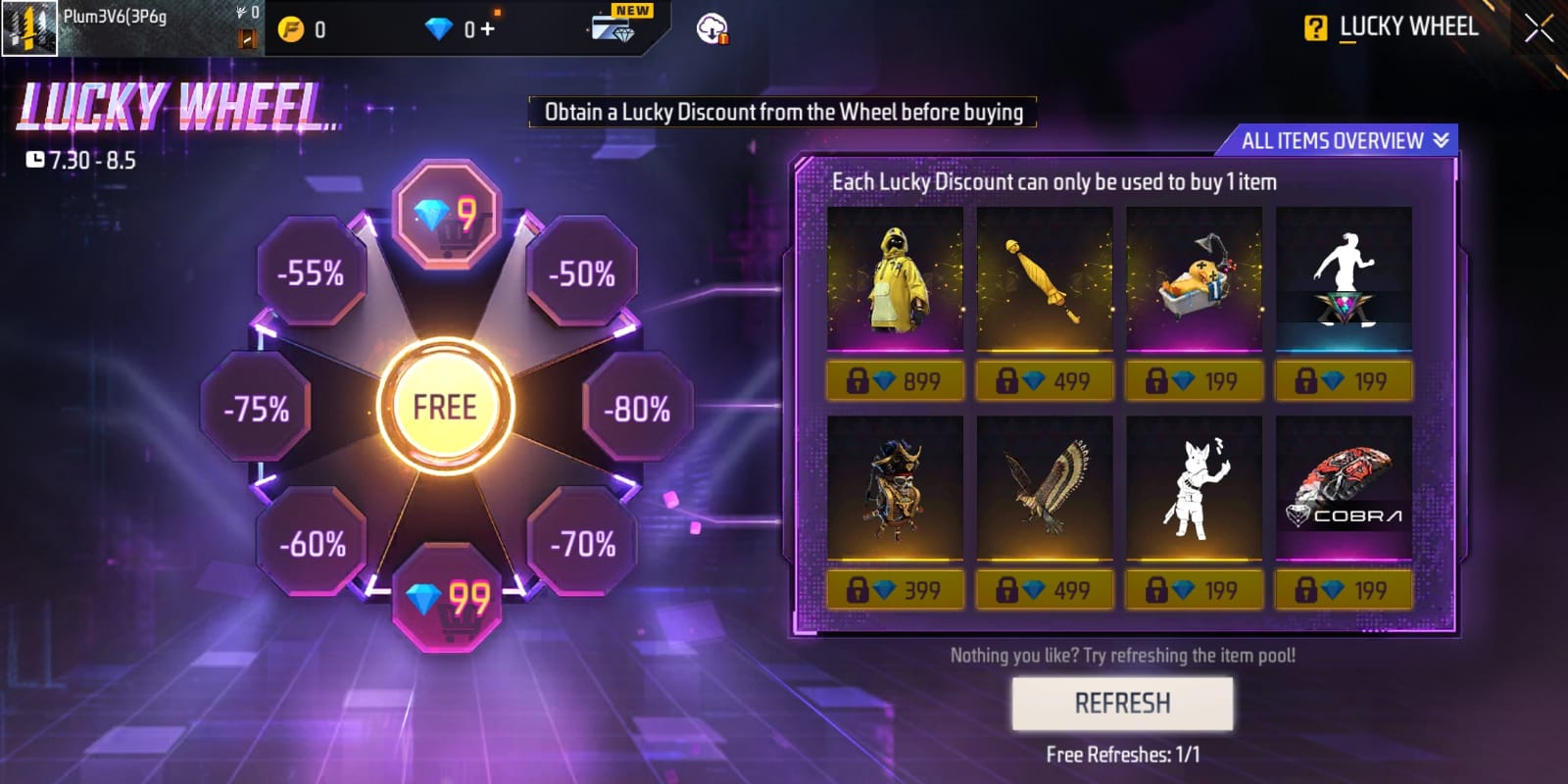Spin the wheel with the FREE button

pyautogui.click(x=445, y=407)
